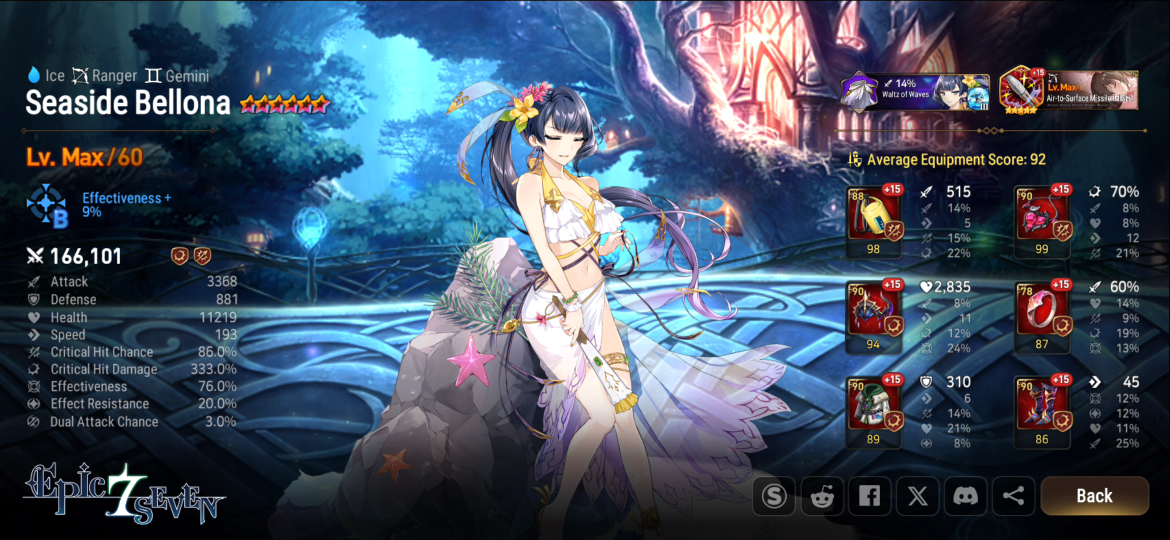
Task: Choose the boots with 45 speed
Action: pos(1041,406)
